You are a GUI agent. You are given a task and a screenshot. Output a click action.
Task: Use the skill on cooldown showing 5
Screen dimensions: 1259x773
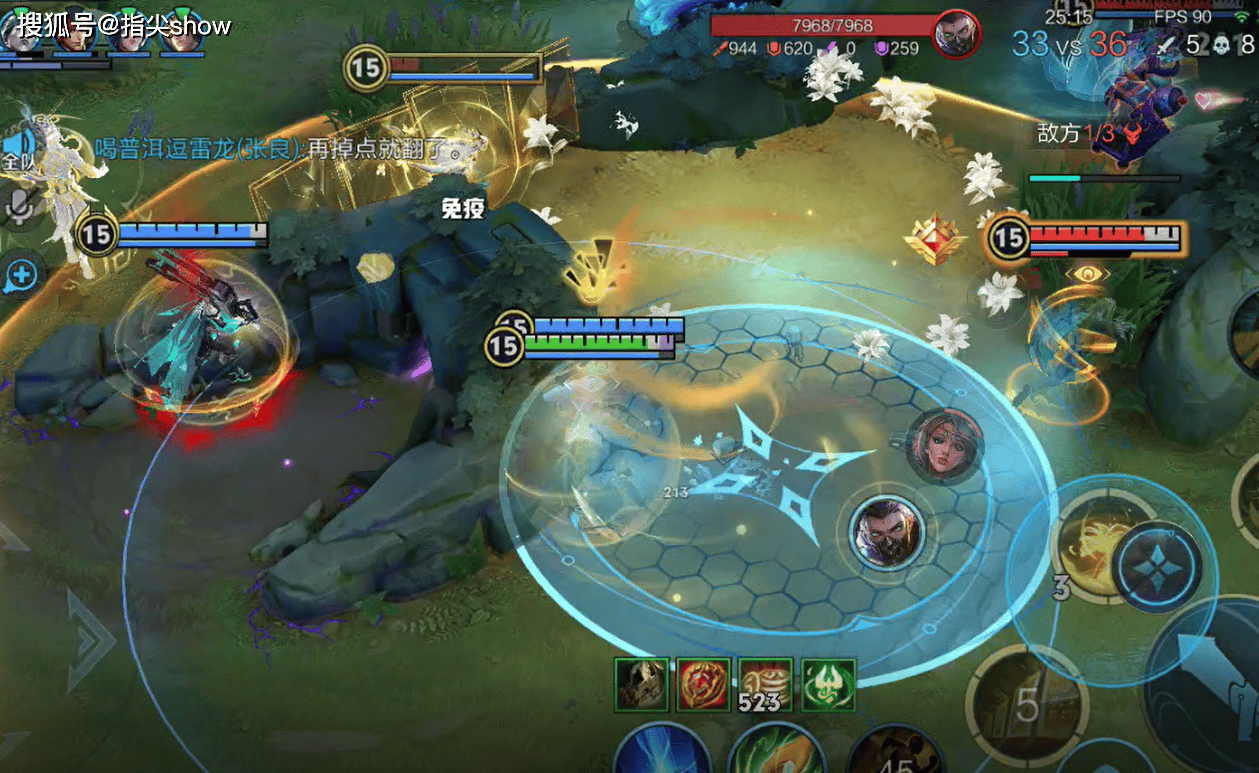(1028, 703)
